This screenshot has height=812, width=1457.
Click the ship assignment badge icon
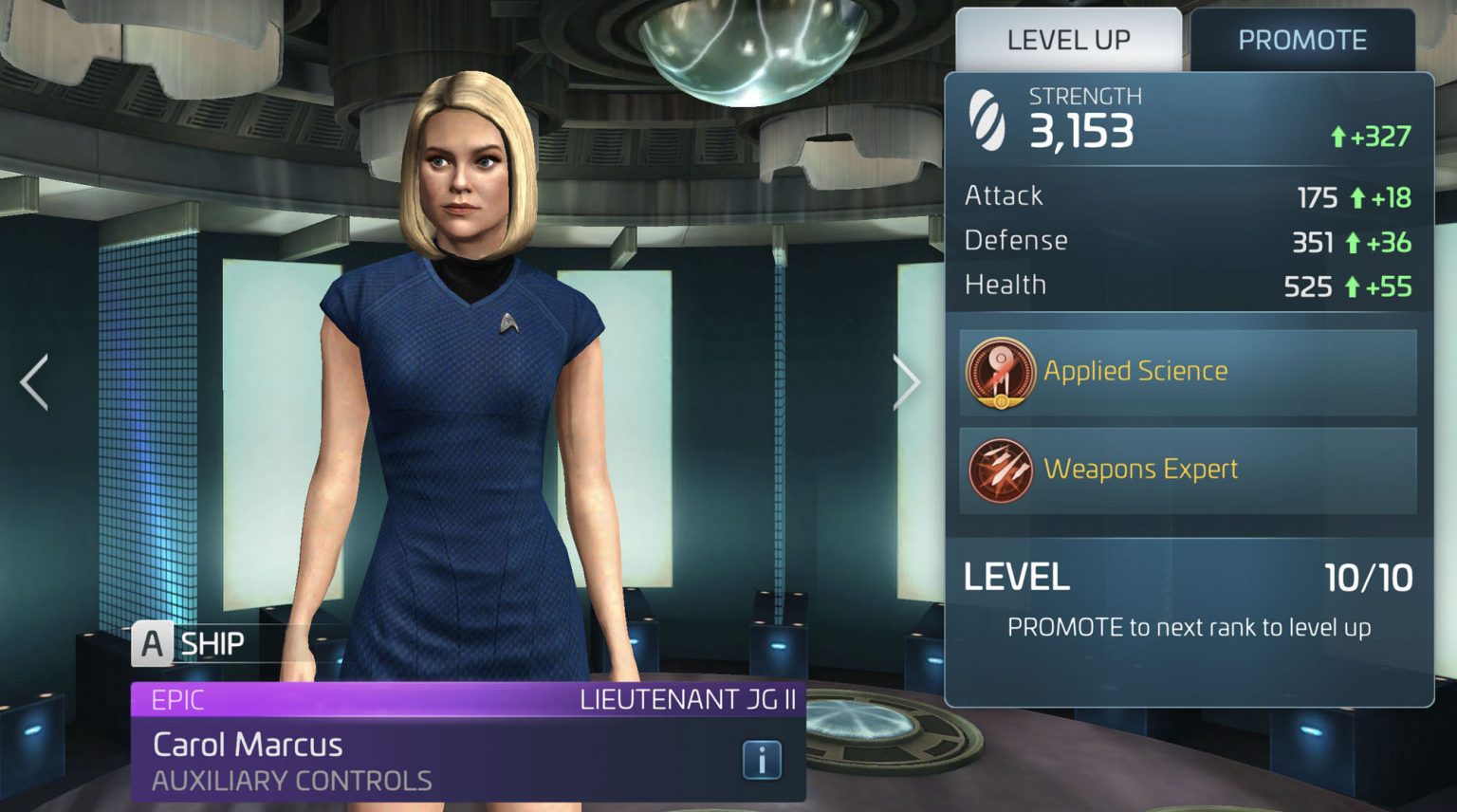152,645
